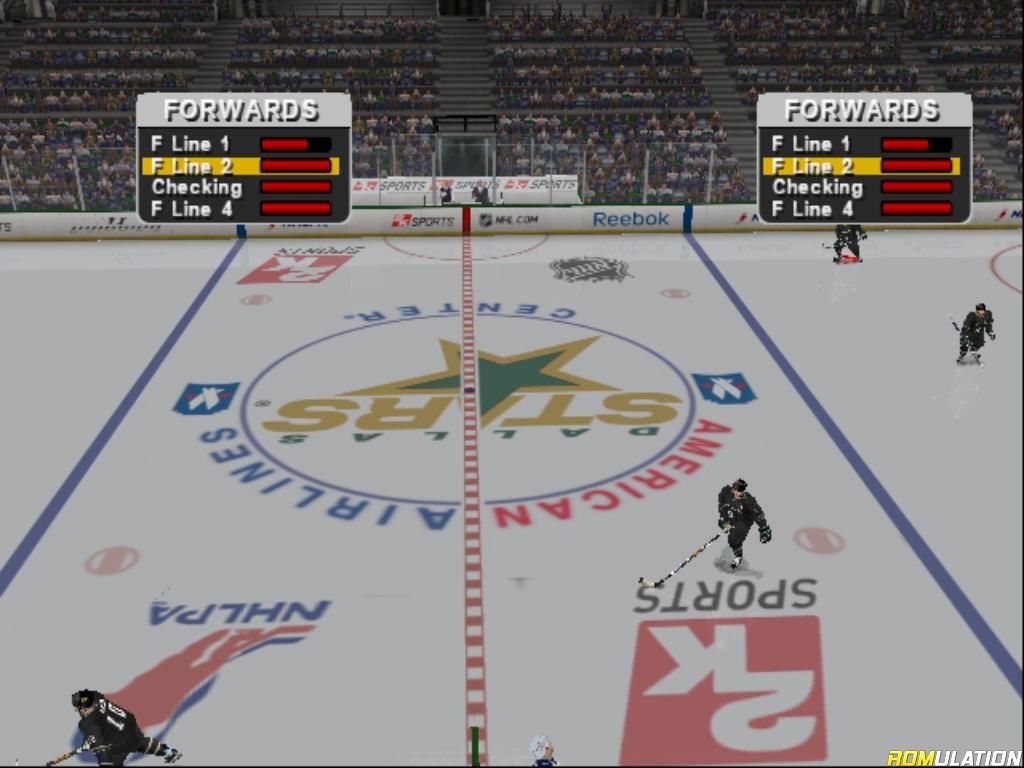Choose highlighted F Line 2 in left Forwards panel
This screenshot has width=1024, height=768.
pyautogui.click(x=191, y=166)
